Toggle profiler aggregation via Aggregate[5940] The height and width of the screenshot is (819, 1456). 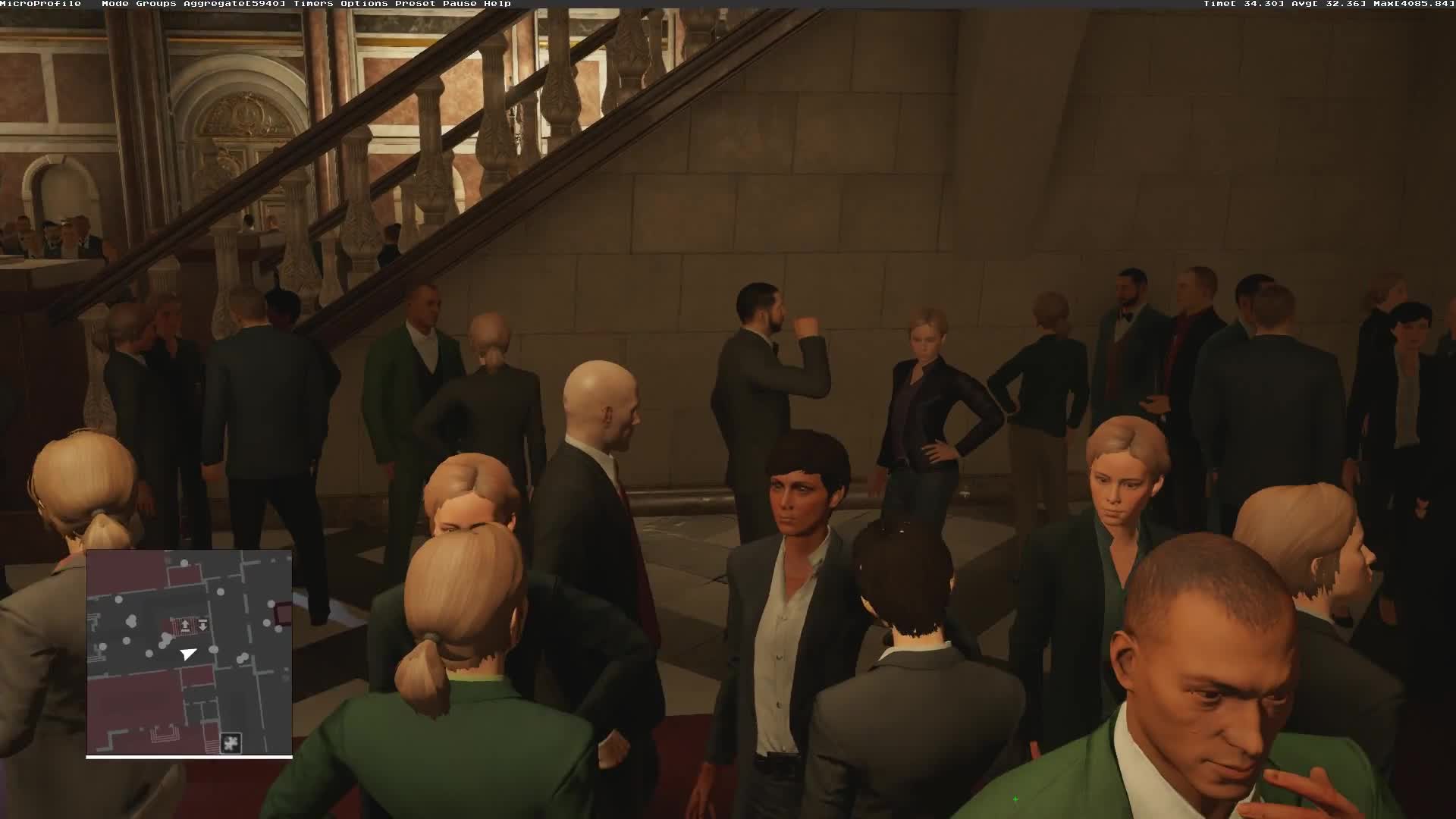click(235, 4)
